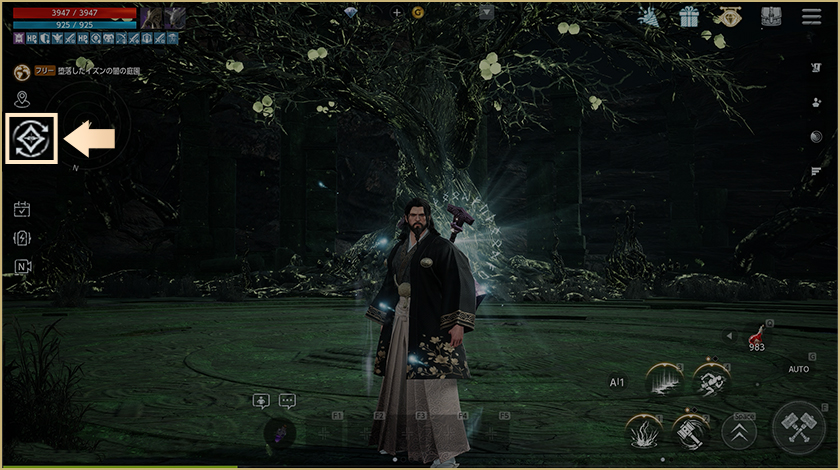Activate the falling slash skill
The width and height of the screenshot is (840, 470).
click(x=663, y=381)
